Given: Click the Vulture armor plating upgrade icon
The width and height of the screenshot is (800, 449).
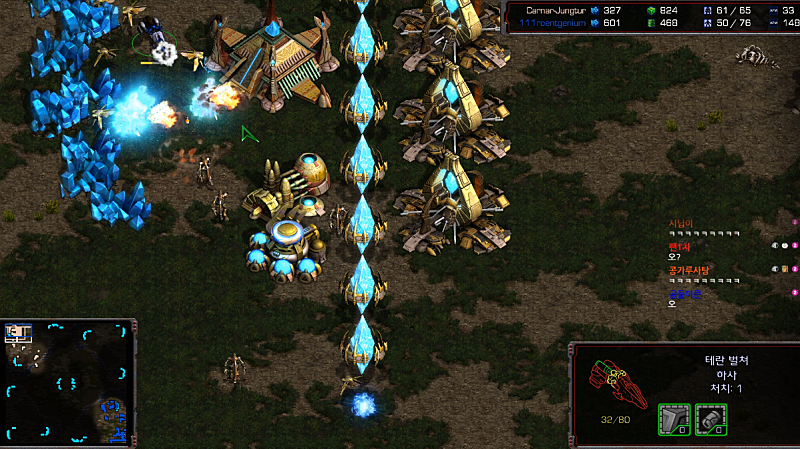Looking at the screenshot, I should (x=673, y=420).
